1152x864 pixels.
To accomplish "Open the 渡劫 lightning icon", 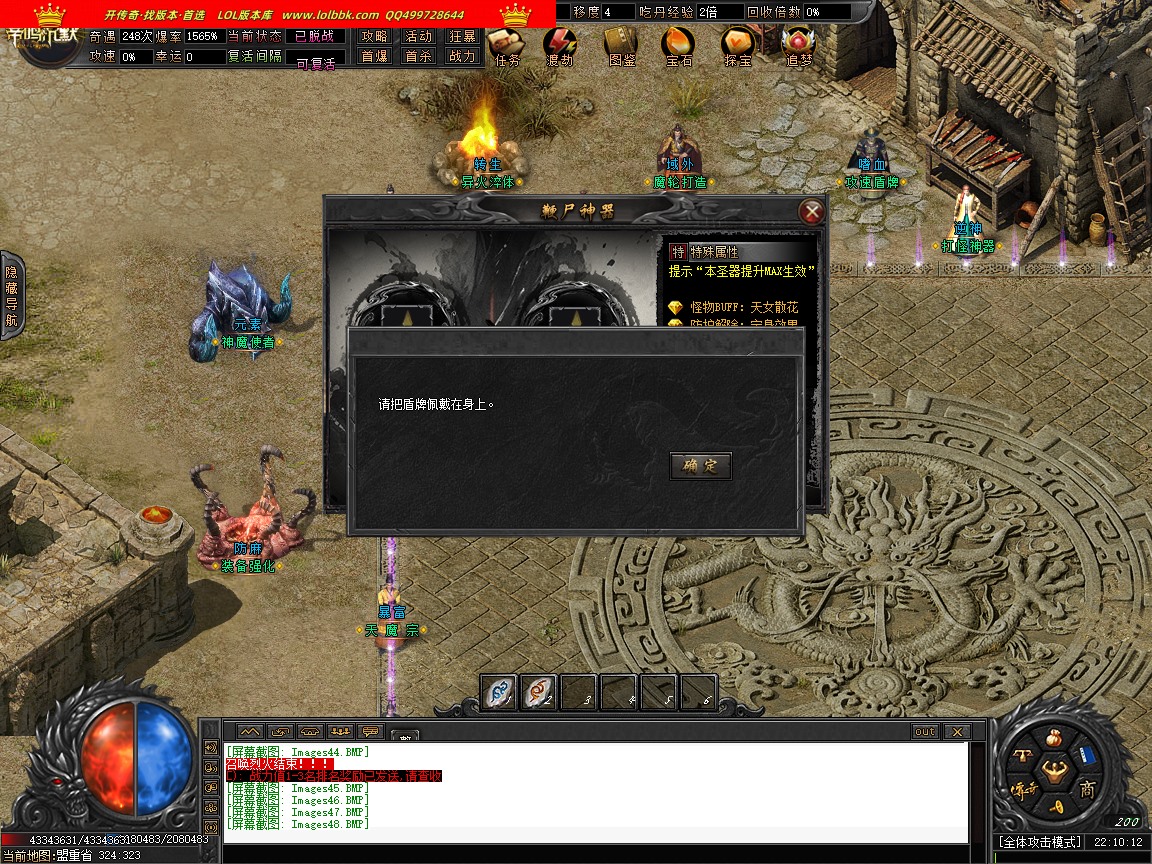I will click(x=561, y=45).
